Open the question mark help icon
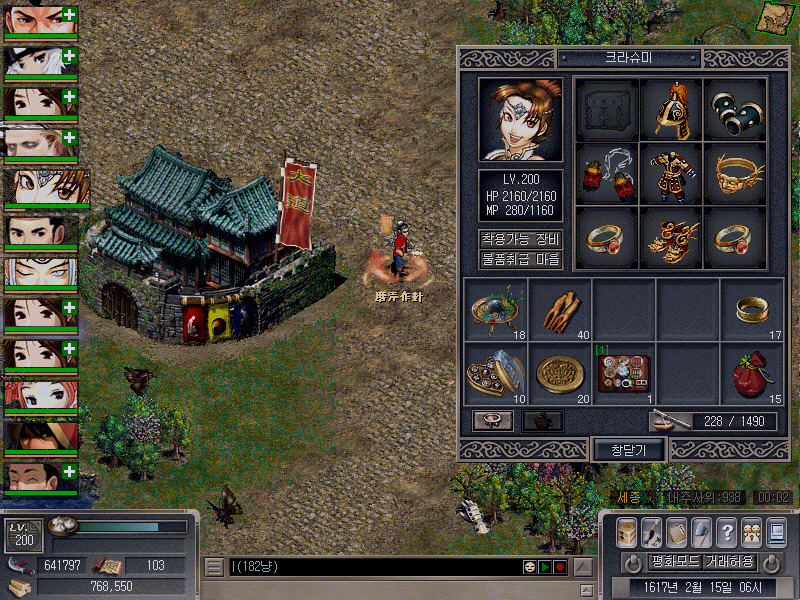Image resolution: width=800 pixels, height=600 pixels. point(726,532)
